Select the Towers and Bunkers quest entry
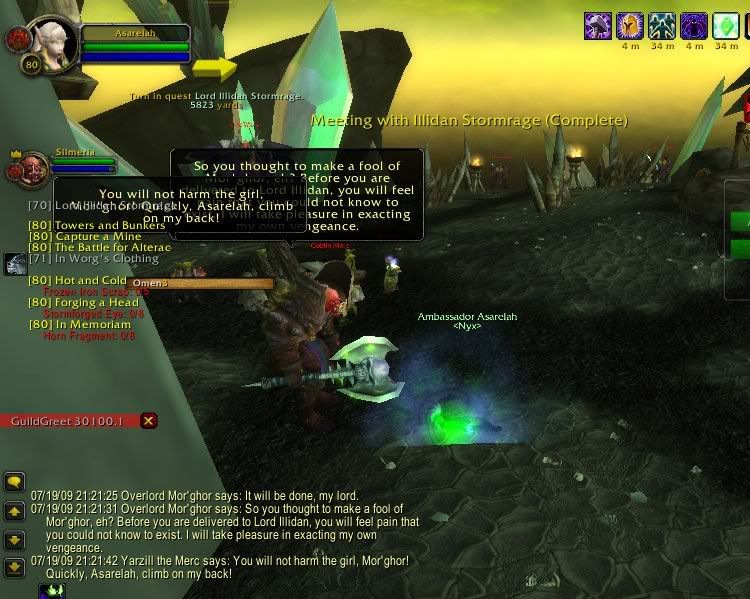Screen dimensions: 750x599 tap(96, 225)
